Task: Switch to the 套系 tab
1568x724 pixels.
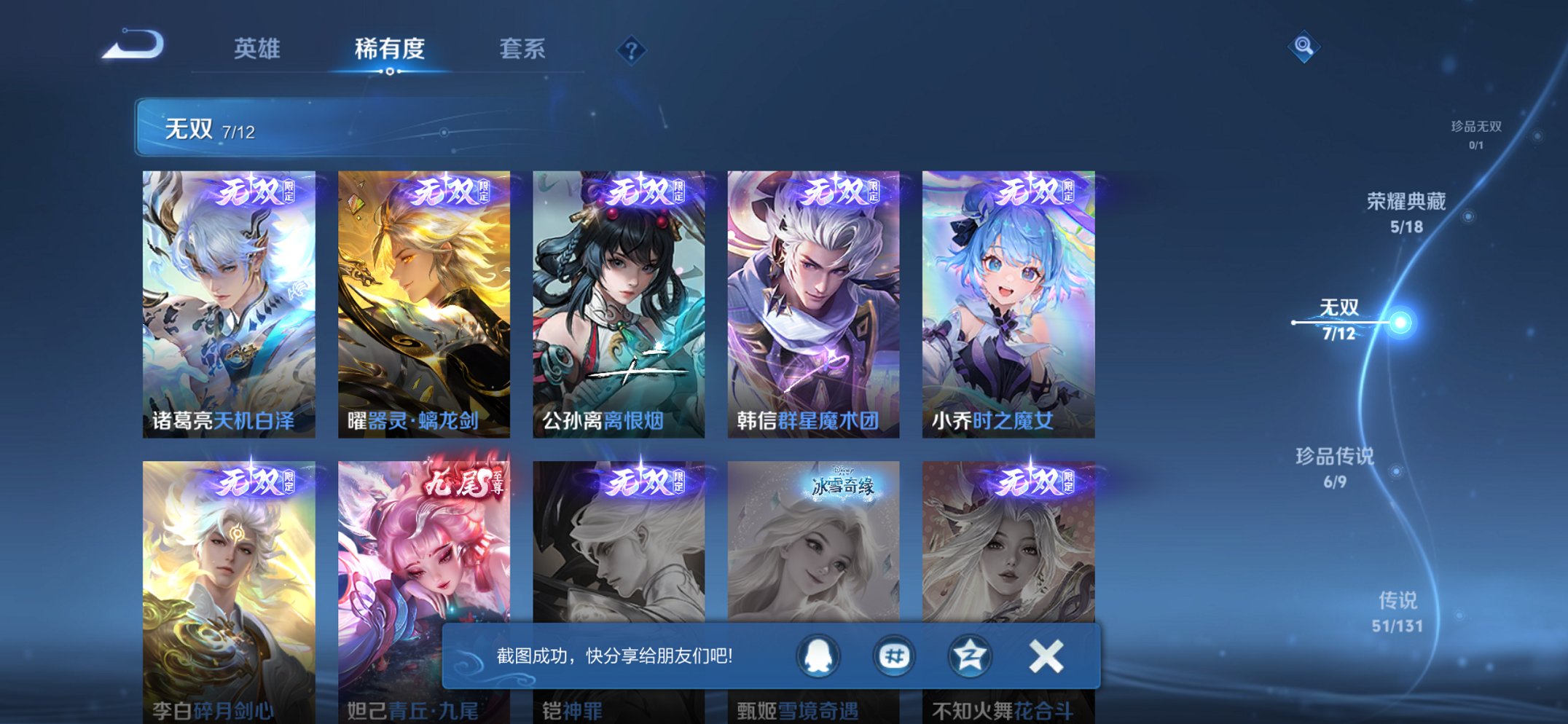Action: [522, 50]
